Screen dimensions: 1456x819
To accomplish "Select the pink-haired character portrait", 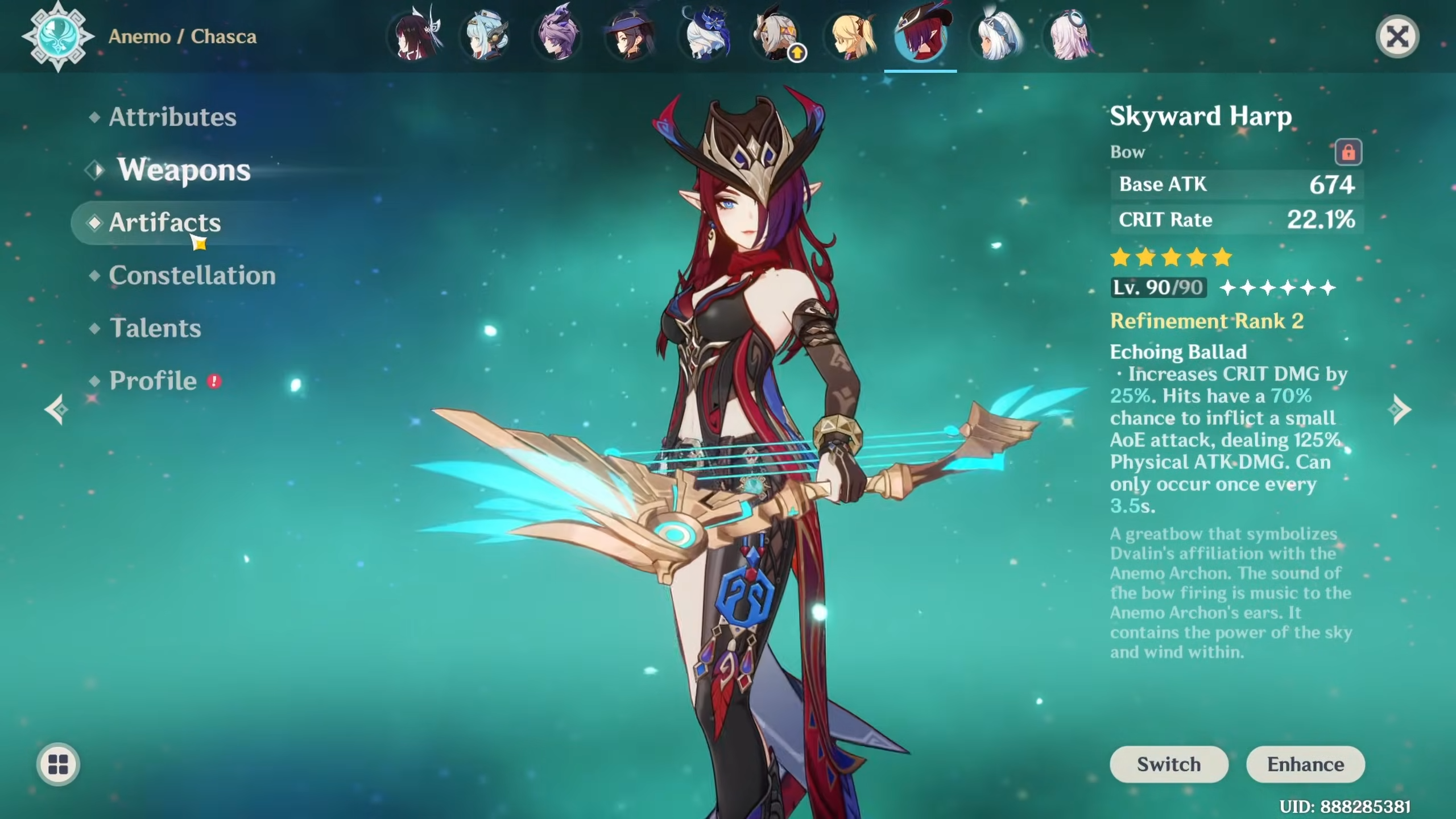I will 1069,38.
